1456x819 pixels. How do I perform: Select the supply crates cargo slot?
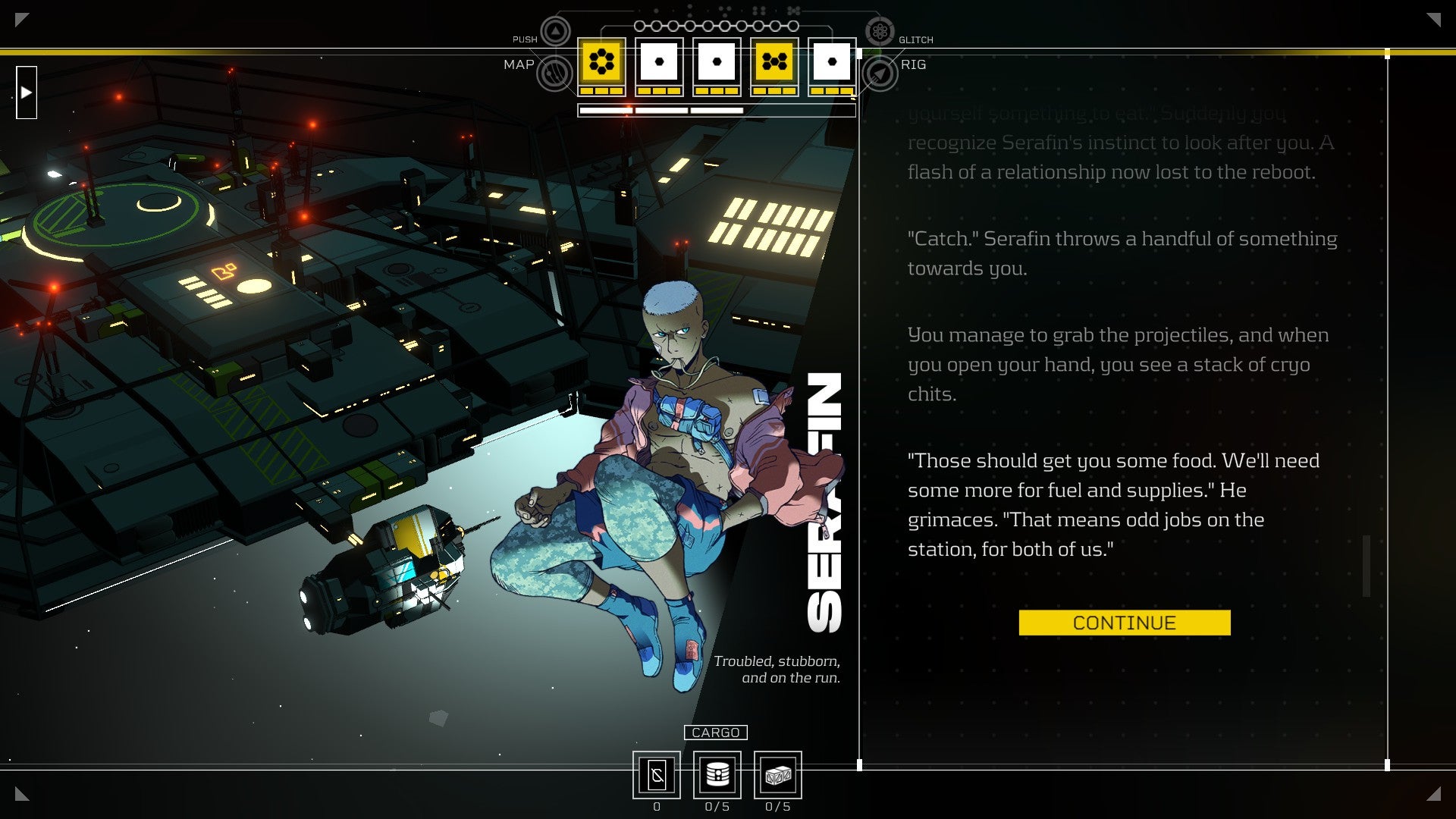coord(778,775)
